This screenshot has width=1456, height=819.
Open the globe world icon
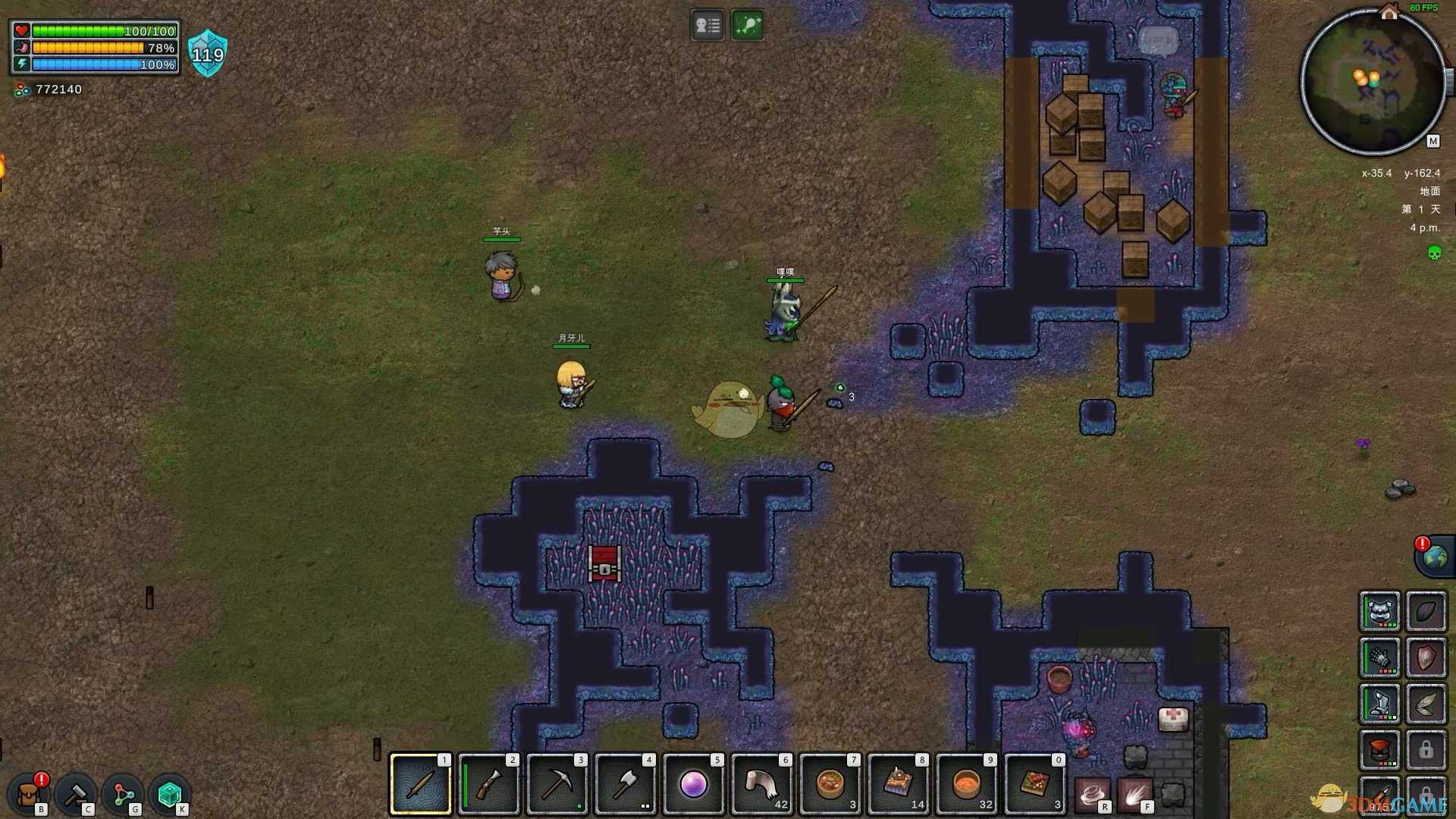pyautogui.click(x=1435, y=557)
